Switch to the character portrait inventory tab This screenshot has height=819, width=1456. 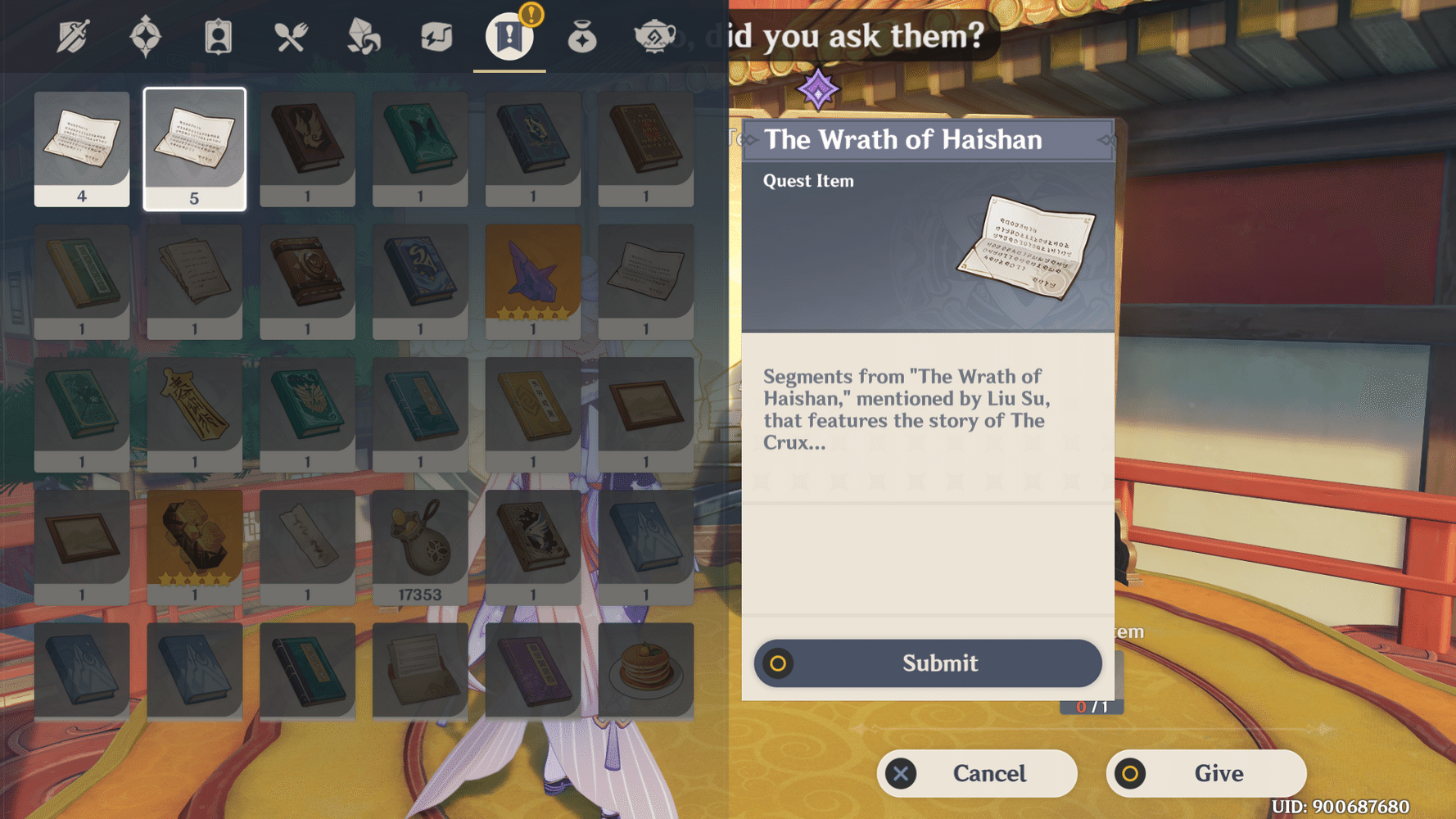(x=218, y=37)
